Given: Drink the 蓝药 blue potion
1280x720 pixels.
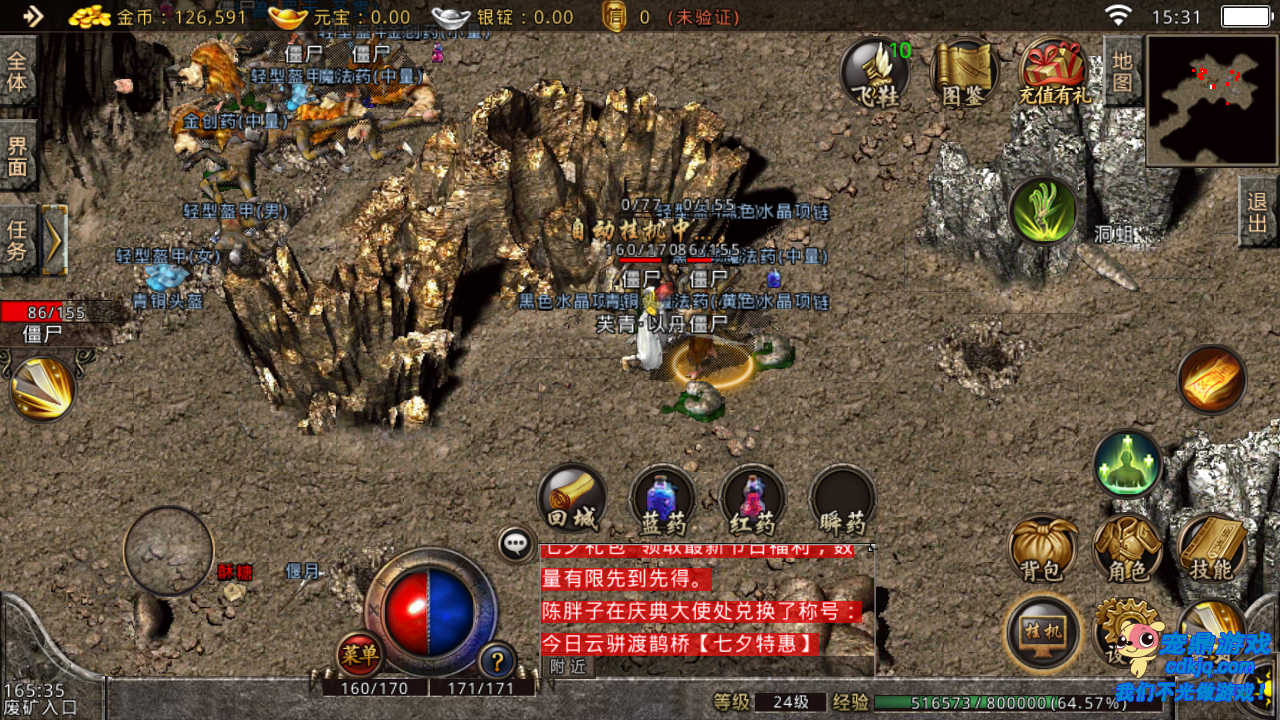Looking at the screenshot, I should click(660, 498).
